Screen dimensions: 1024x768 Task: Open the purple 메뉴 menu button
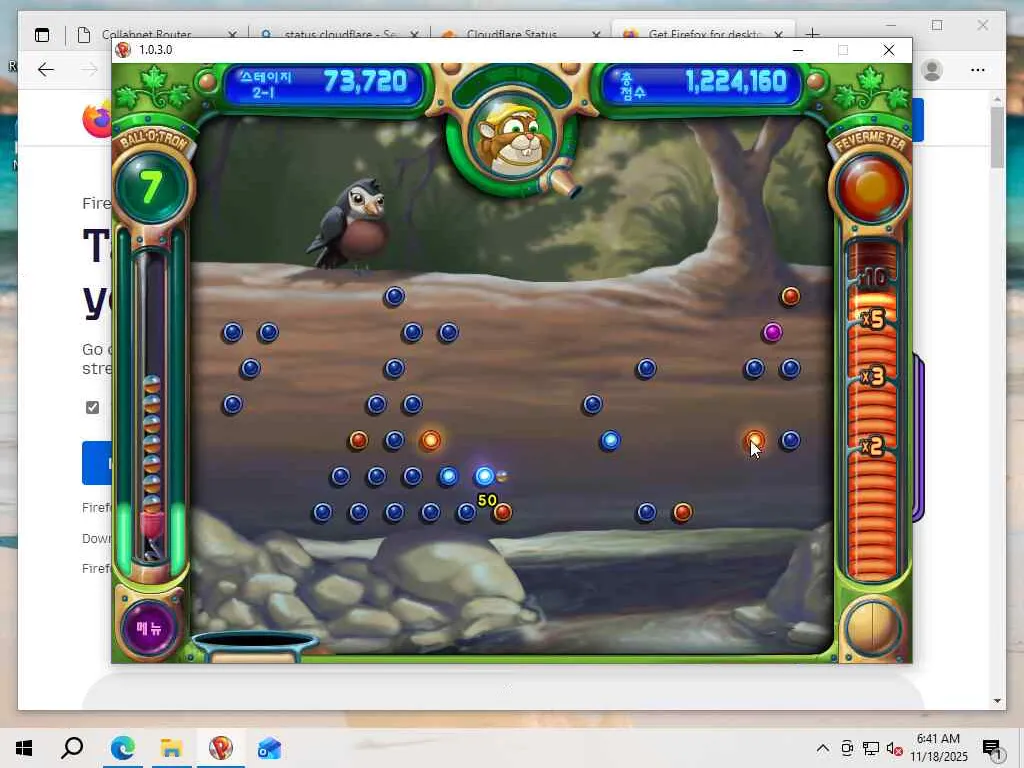[149, 628]
